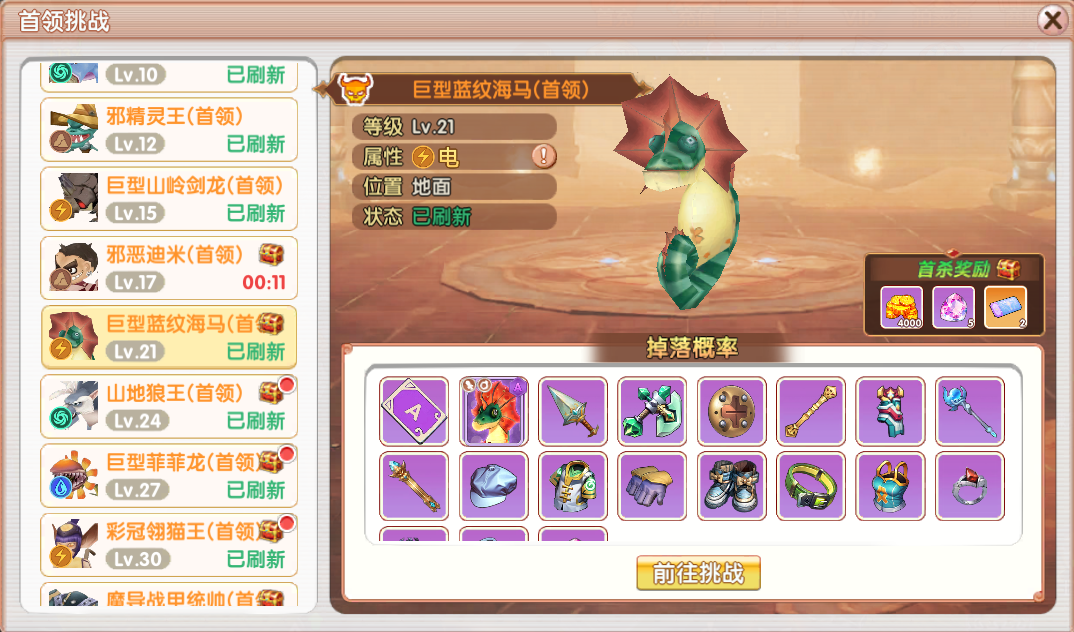Pick the 山地狼王 boss entry
The image size is (1074, 632).
[169, 406]
